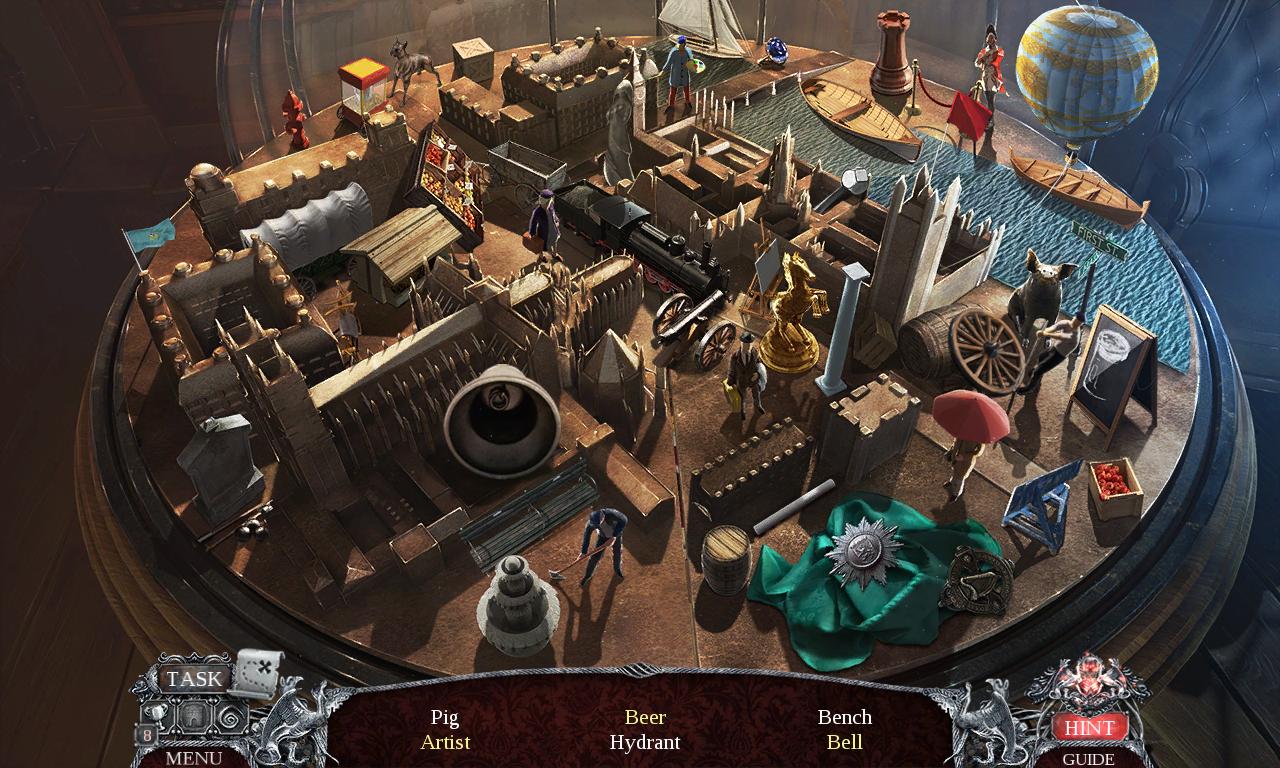This screenshot has width=1280, height=768.
Task: Click the word Hydrant in the list
Action: [645, 742]
